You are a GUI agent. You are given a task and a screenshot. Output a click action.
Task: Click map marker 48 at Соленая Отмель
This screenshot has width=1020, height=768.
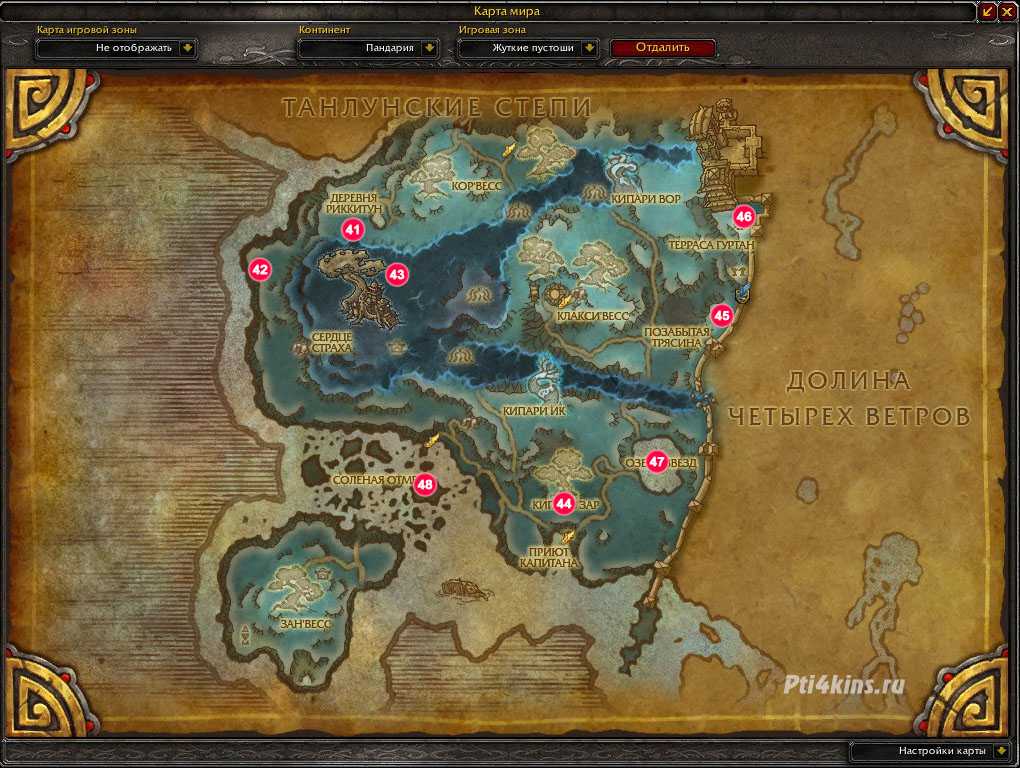click(x=426, y=485)
